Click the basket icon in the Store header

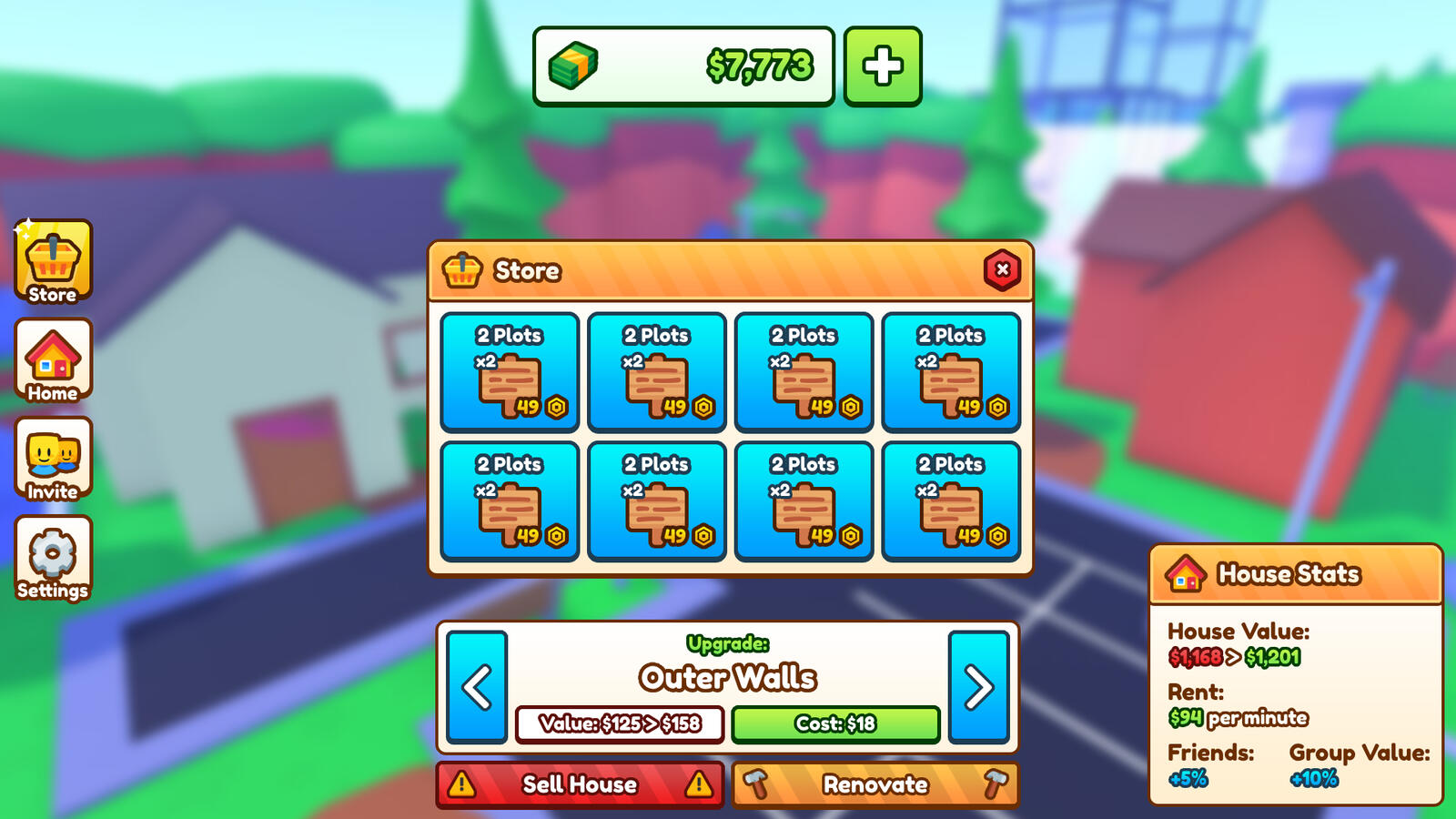point(464,270)
